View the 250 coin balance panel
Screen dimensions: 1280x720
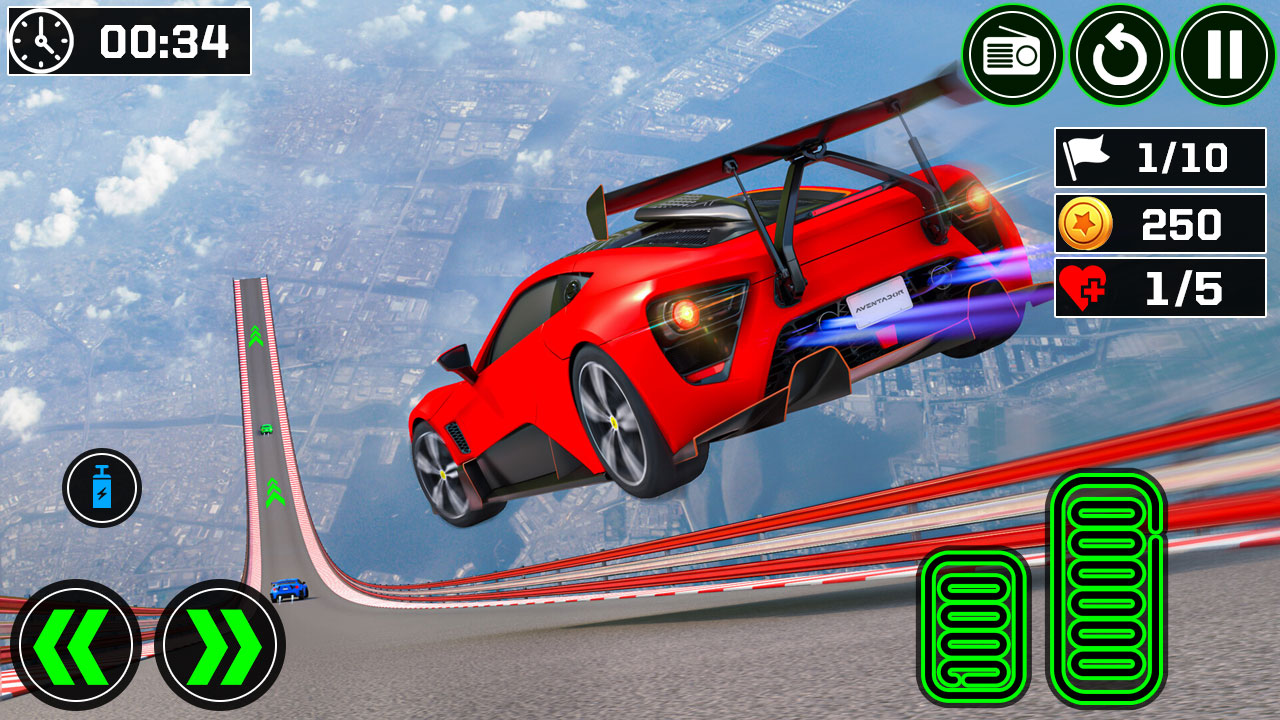(x=1158, y=224)
